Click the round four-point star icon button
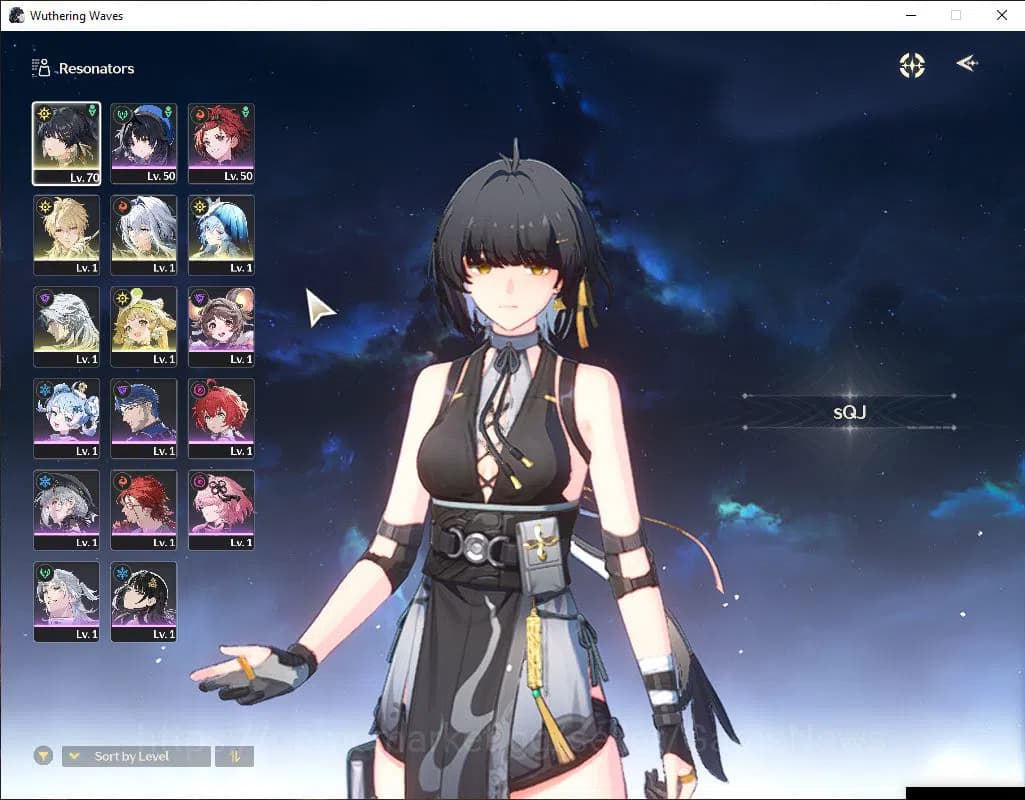The height and width of the screenshot is (800, 1025). tap(912, 65)
